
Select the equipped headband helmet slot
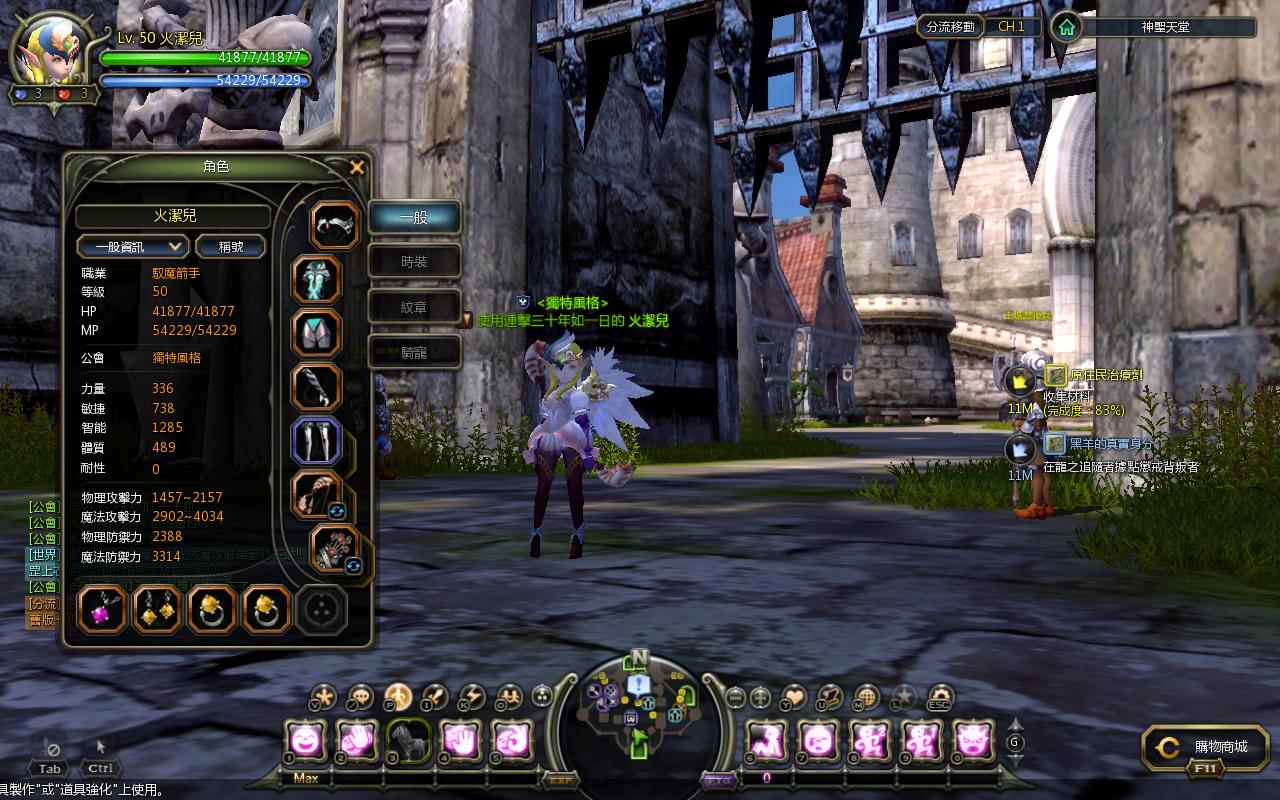pos(335,225)
